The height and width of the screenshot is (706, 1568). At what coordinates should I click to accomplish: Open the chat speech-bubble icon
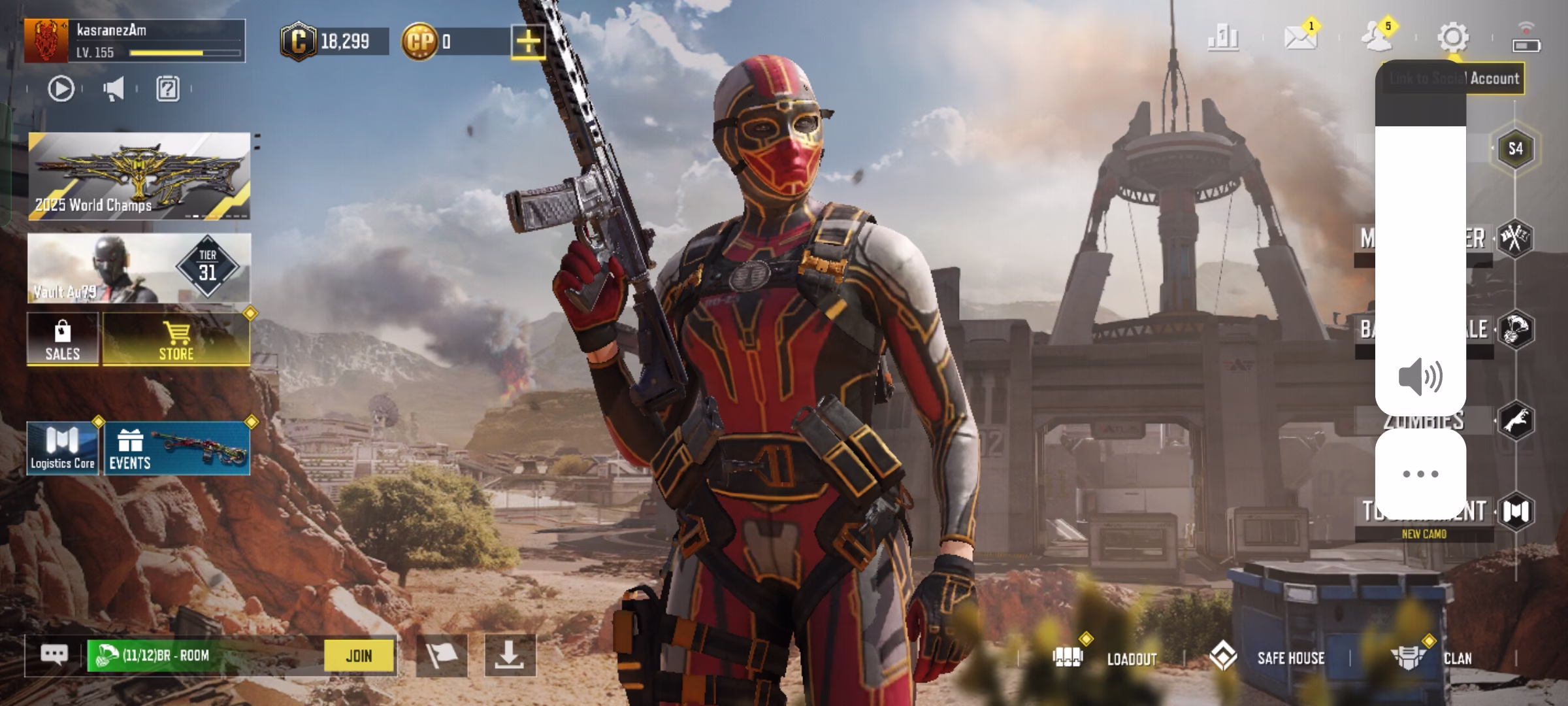click(54, 654)
